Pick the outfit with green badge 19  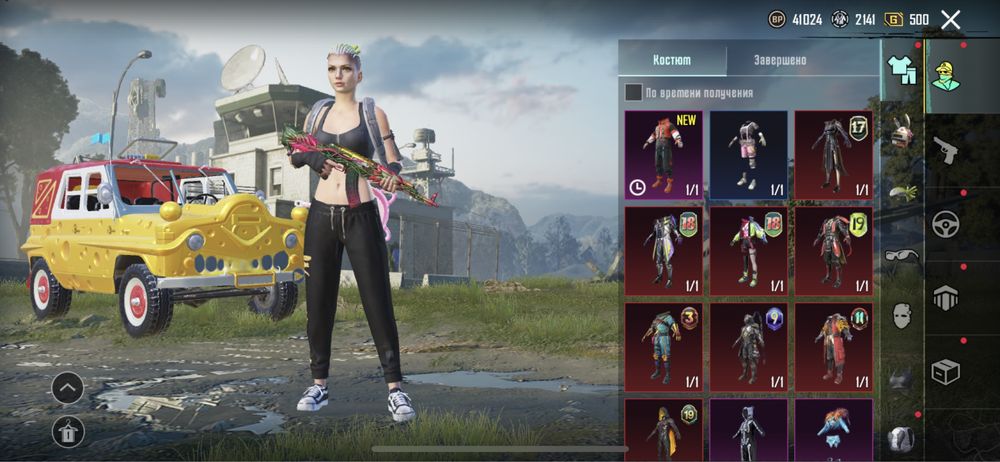[x=833, y=250]
